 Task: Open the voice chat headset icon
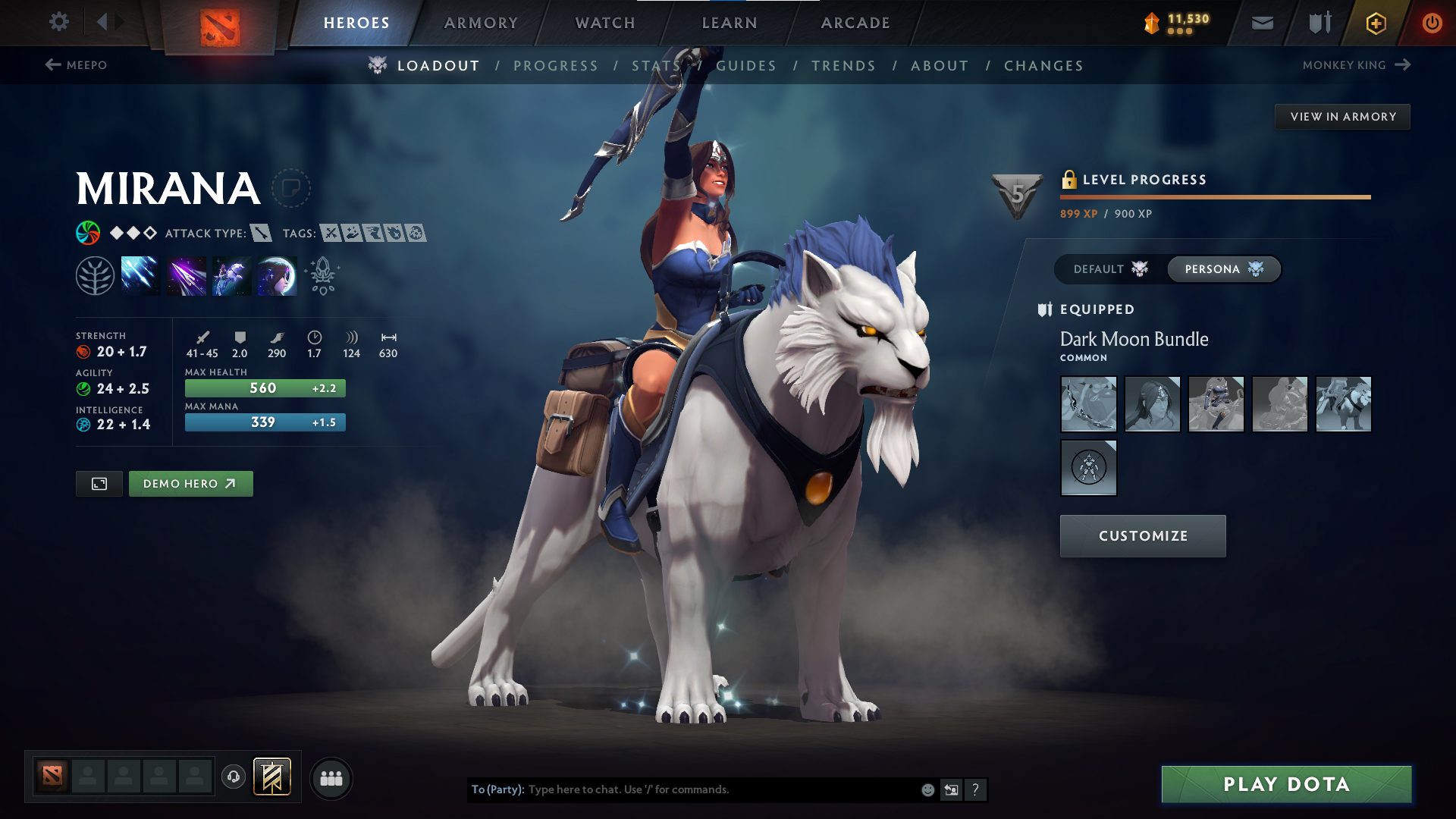233,778
